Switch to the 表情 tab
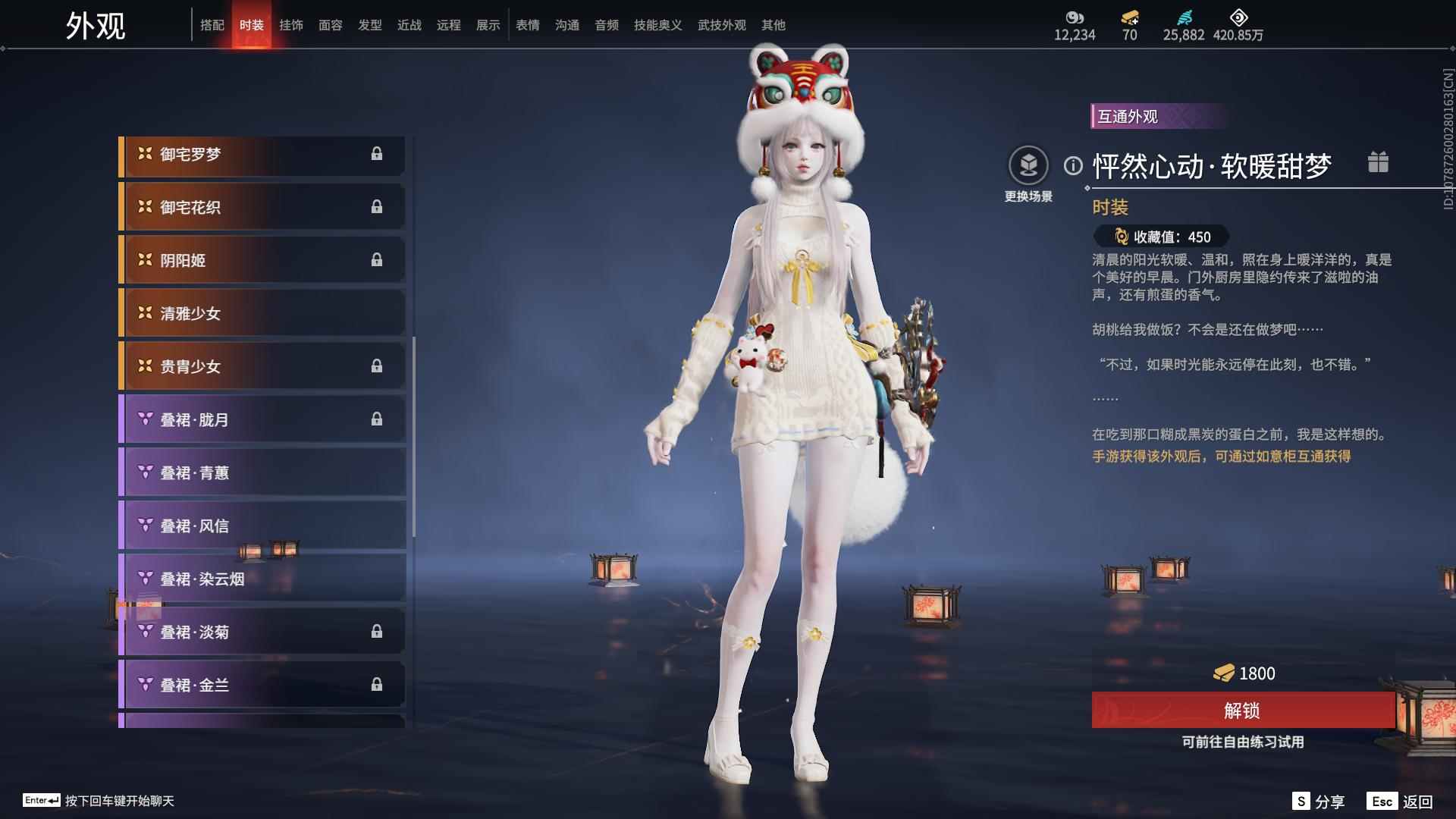 tap(528, 25)
